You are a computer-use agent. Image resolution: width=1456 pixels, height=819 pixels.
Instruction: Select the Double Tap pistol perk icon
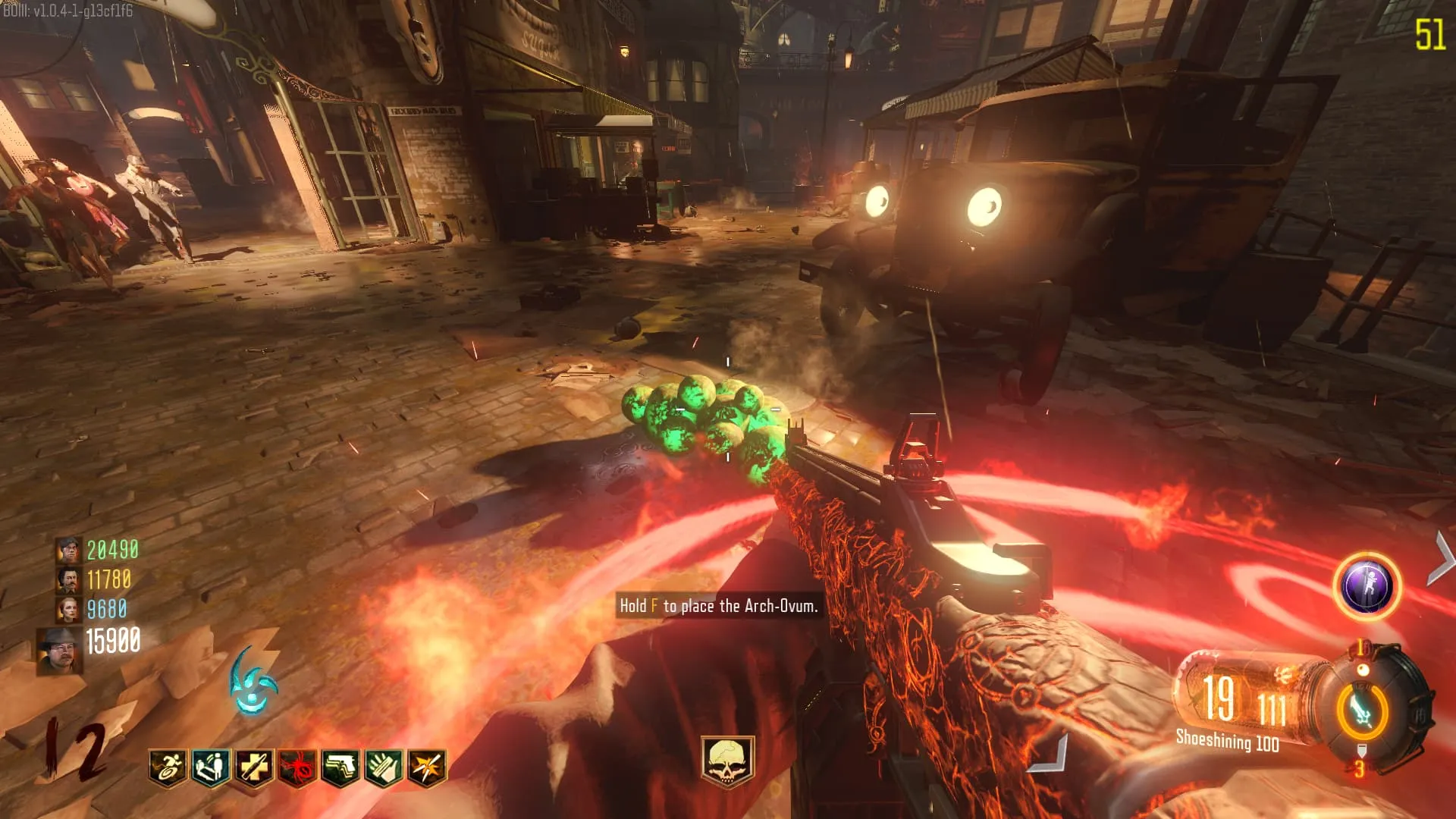pos(340,767)
